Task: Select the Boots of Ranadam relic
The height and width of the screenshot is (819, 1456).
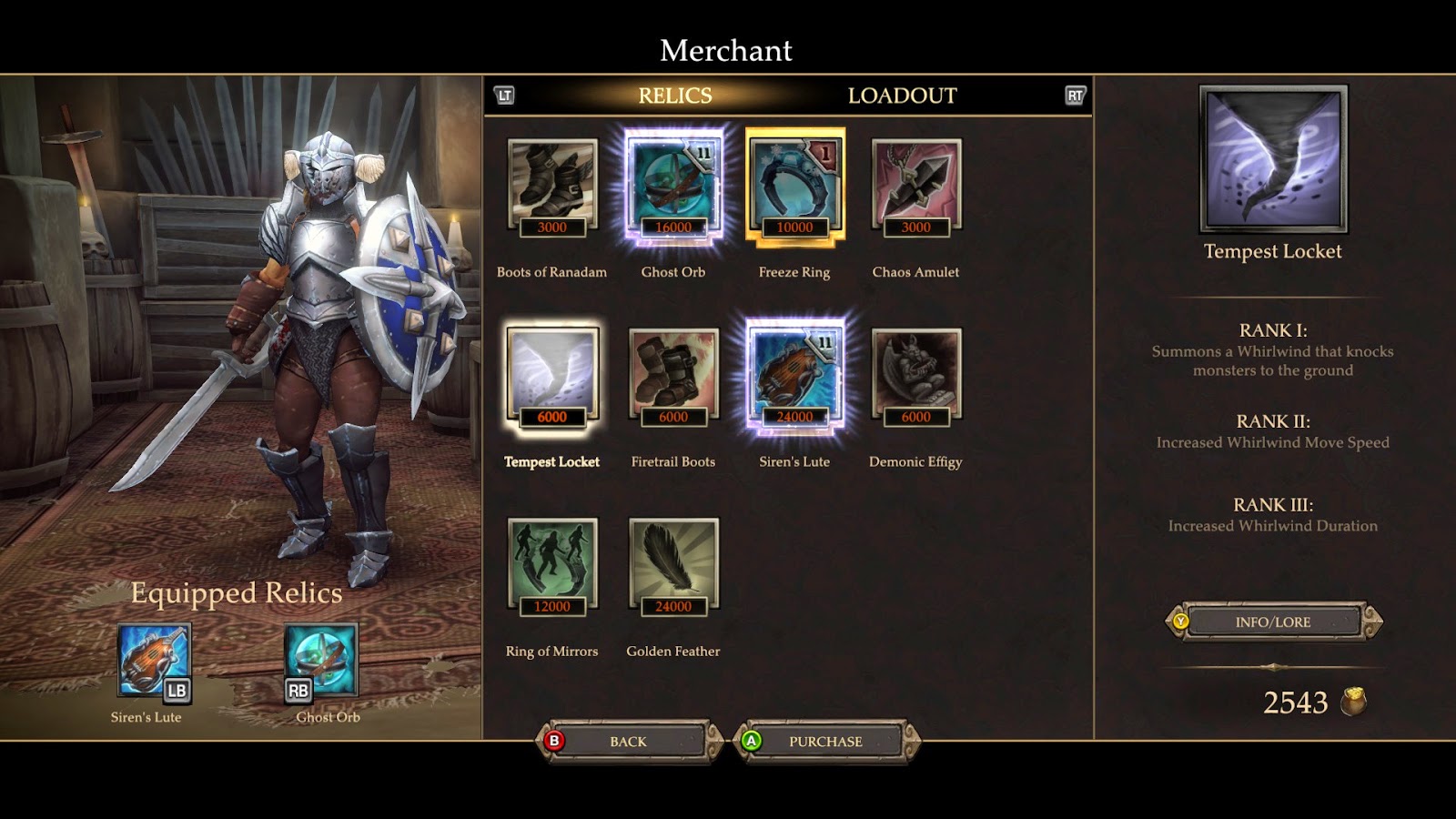Action: (551, 187)
